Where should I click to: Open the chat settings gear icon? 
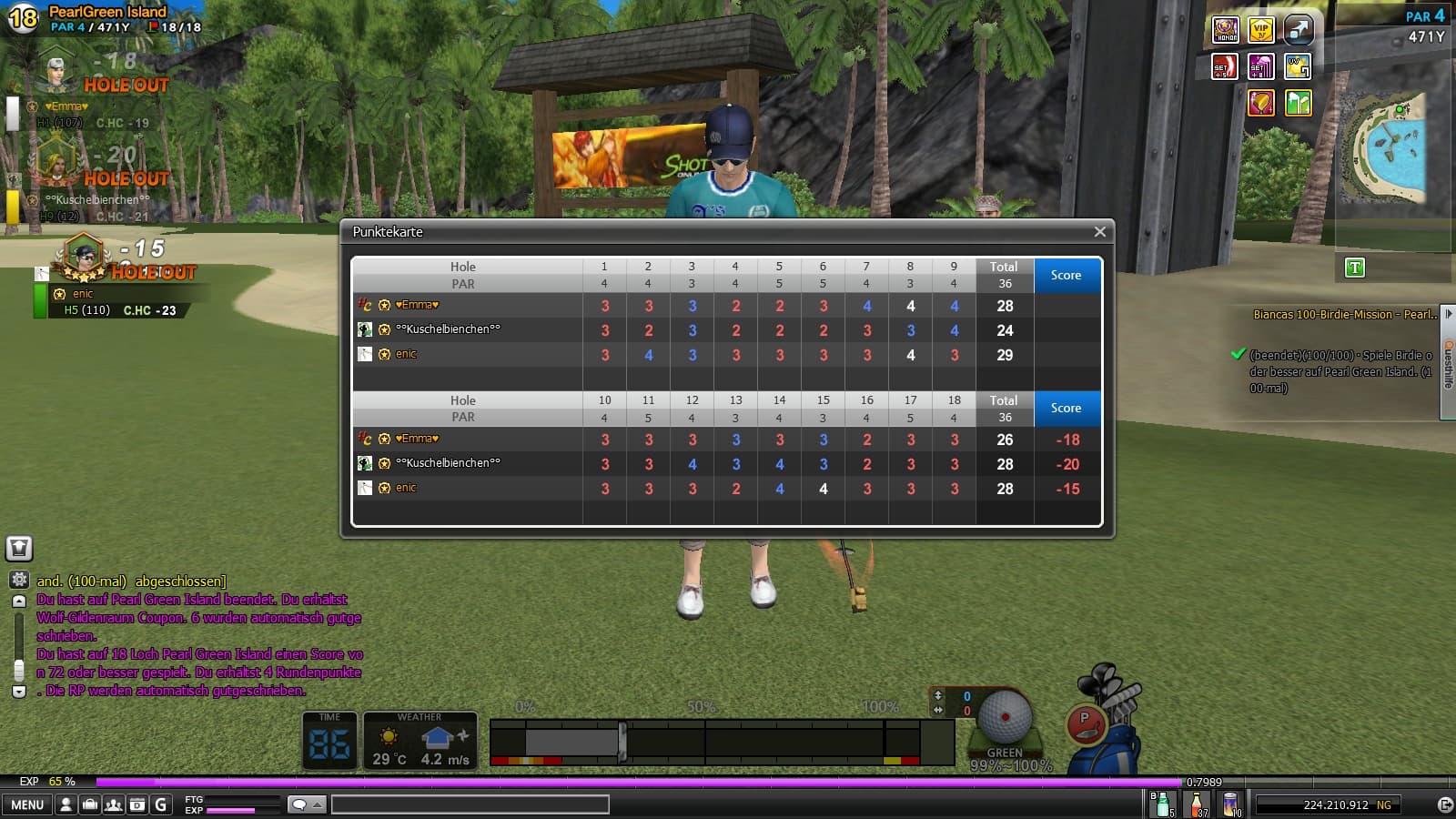point(19,580)
